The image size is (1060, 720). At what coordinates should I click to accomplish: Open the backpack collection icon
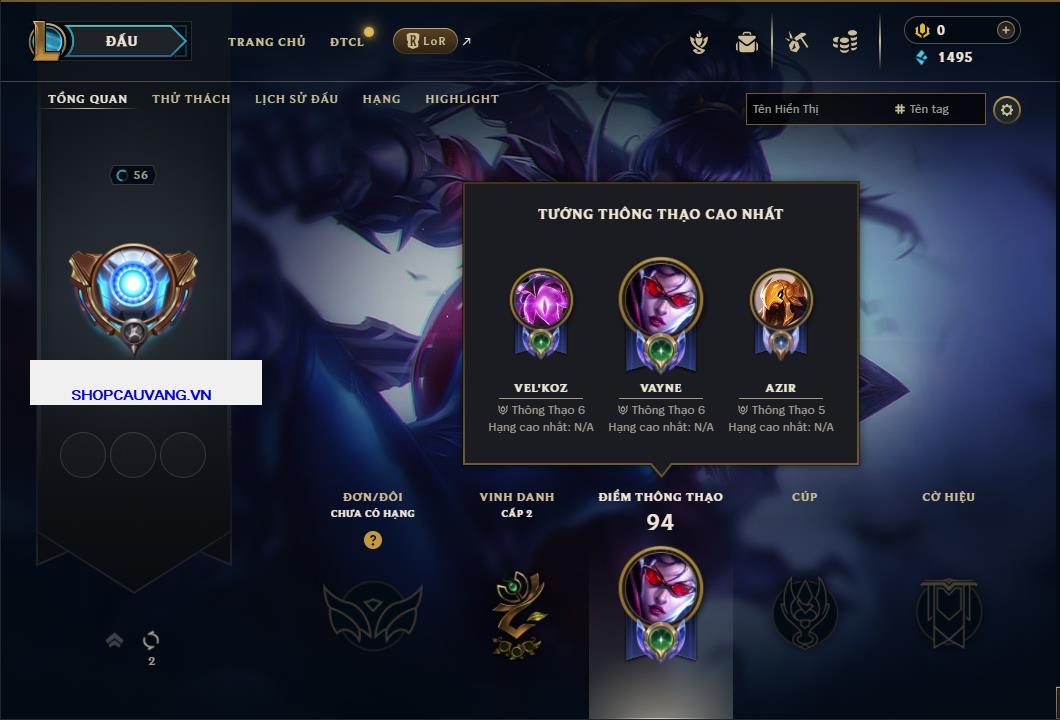(746, 42)
